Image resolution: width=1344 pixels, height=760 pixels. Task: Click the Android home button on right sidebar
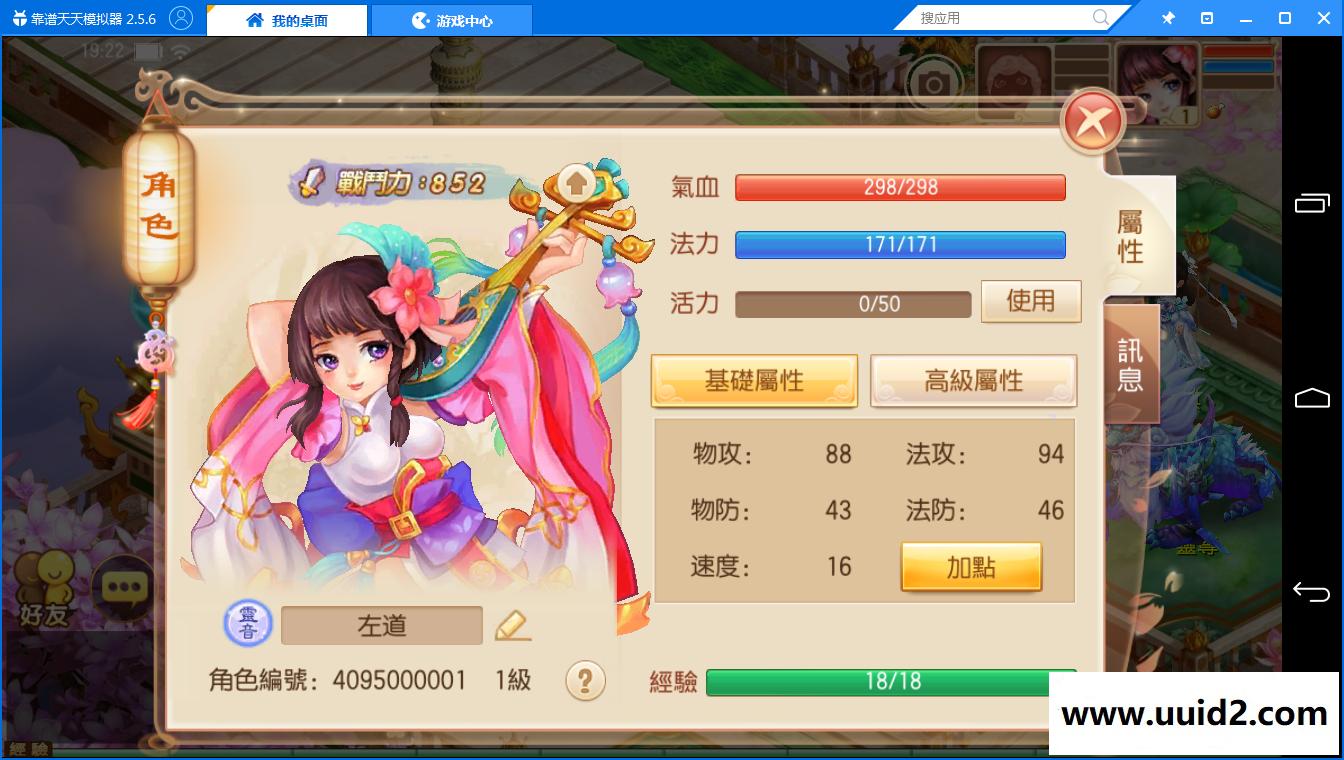[x=1313, y=396]
